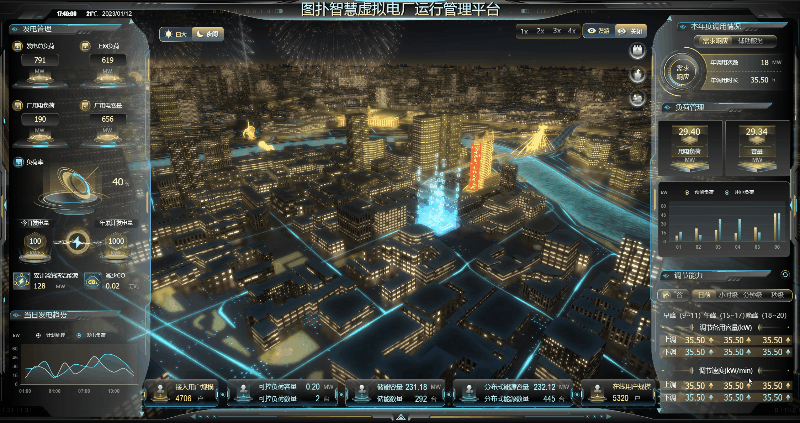
Task: Set speed to 3x
Action: click(556, 31)
